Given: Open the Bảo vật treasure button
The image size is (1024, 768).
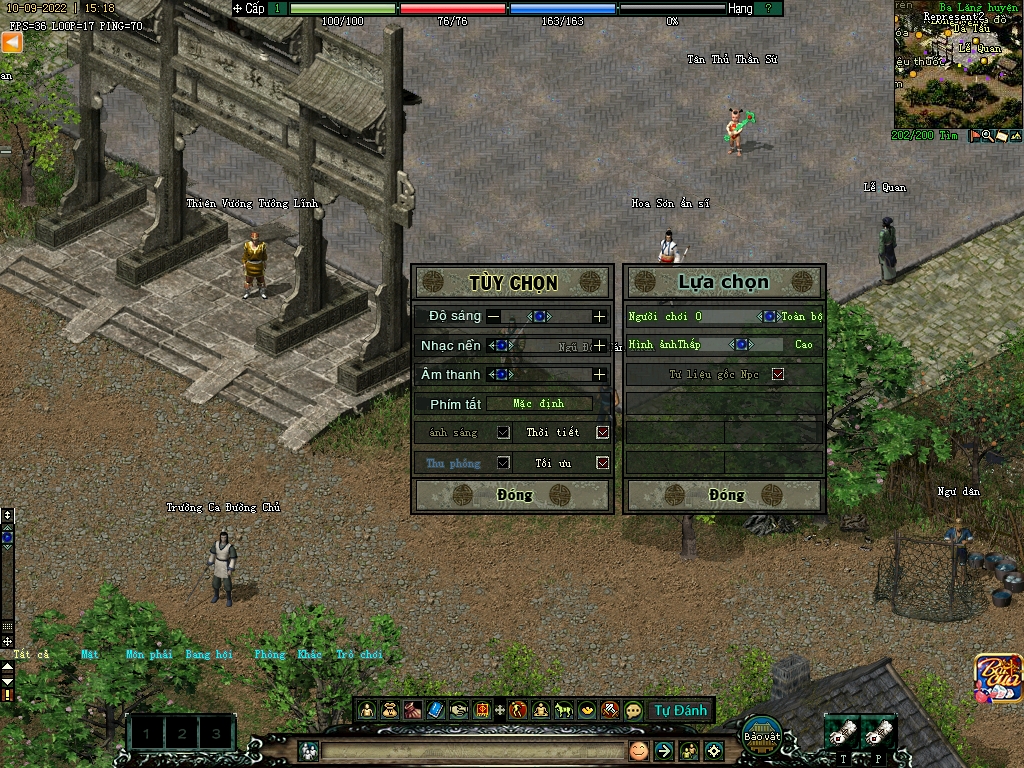Looking at the screenshot, I should coord(762,731).
